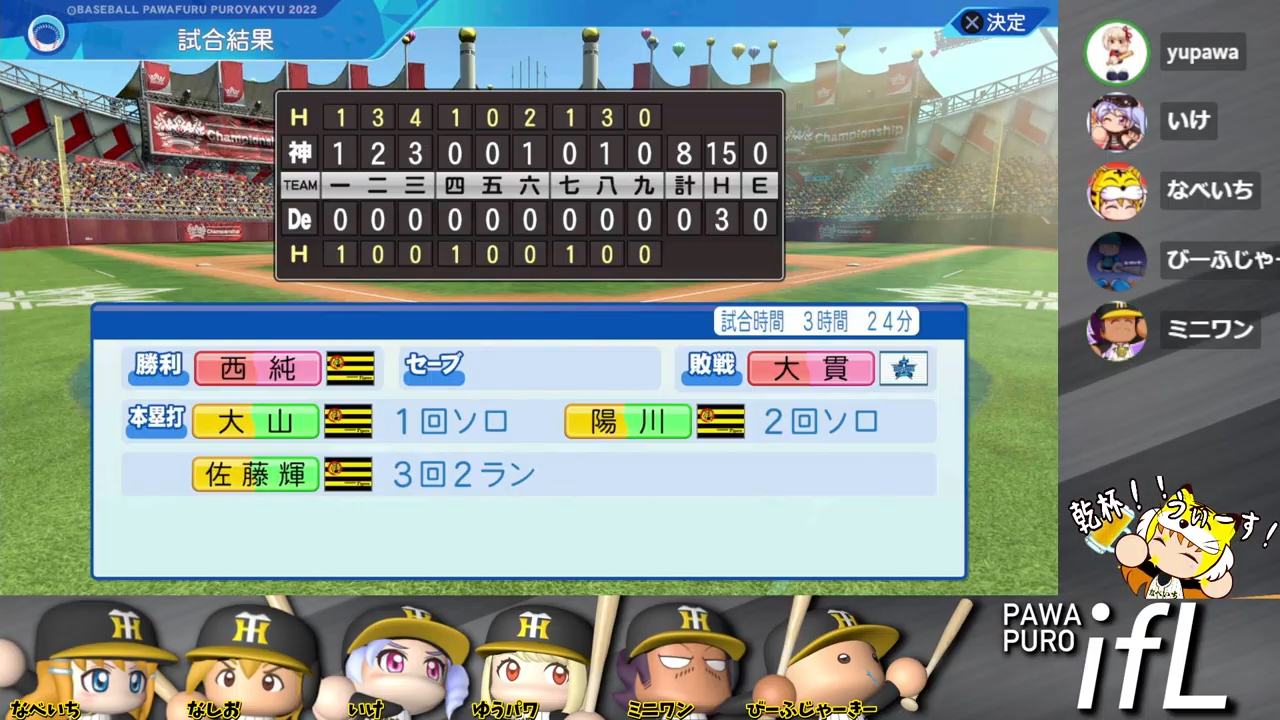Click びーふじゃー's avatar in the chat list
1280x720 pixels.
pos(1115,260)
